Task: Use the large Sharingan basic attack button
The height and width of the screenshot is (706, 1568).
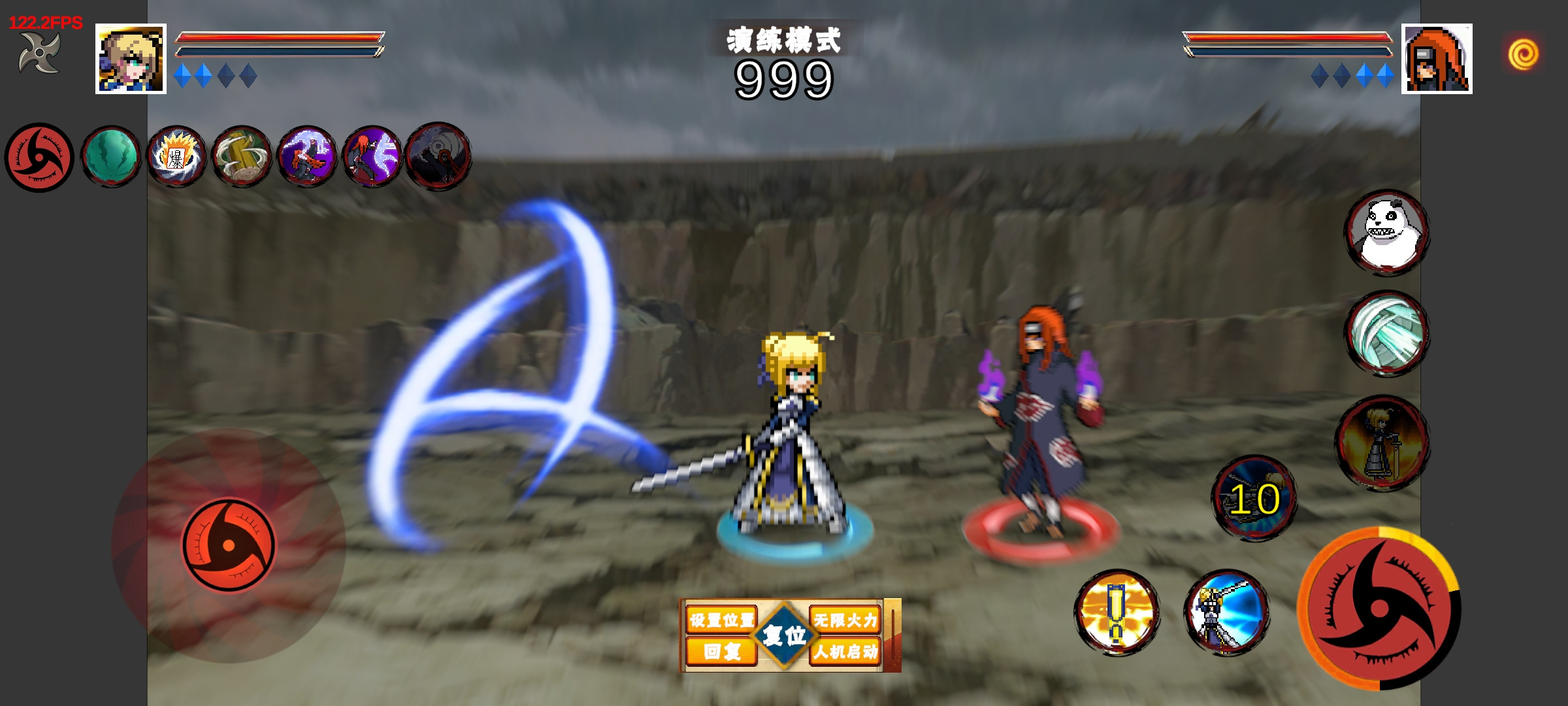Action: (x=1379, y=609)
